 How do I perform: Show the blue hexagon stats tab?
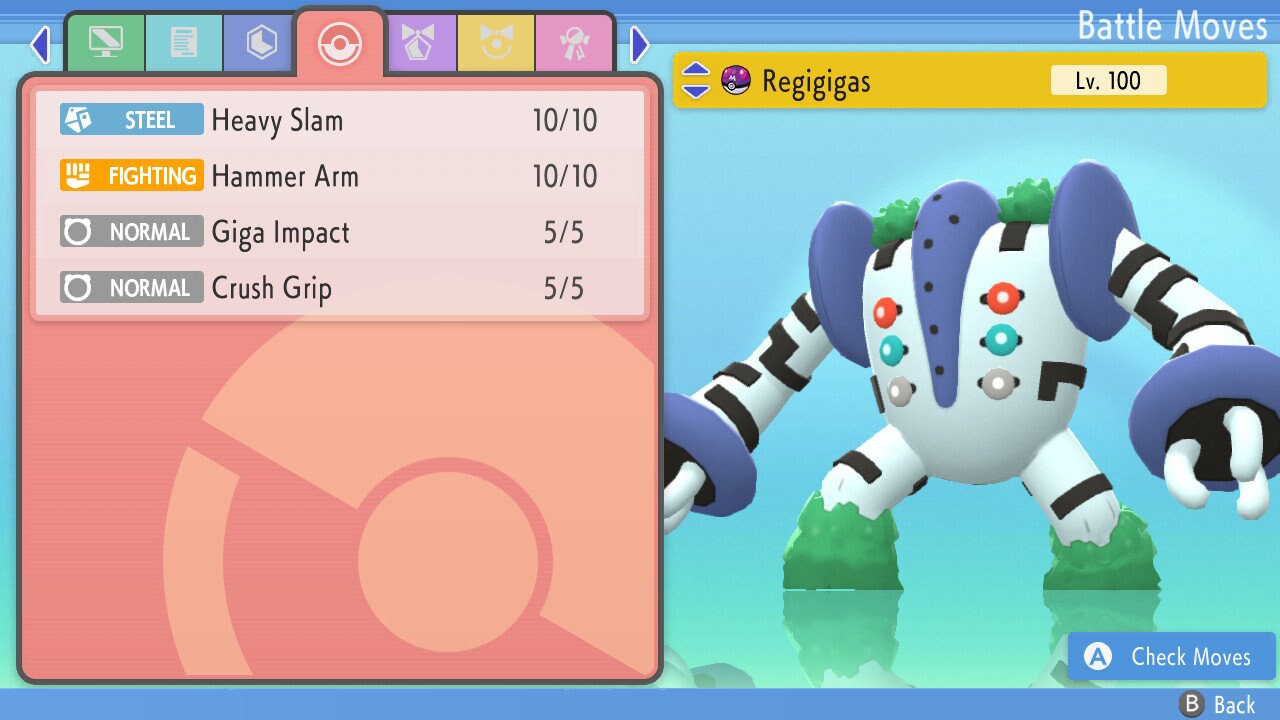pos(262,43)
